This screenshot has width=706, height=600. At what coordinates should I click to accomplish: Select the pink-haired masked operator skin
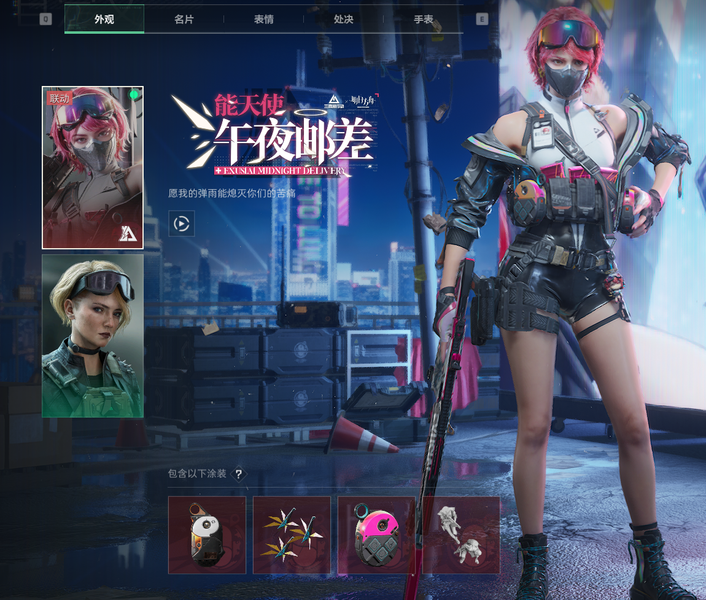(x=92, y=167)
